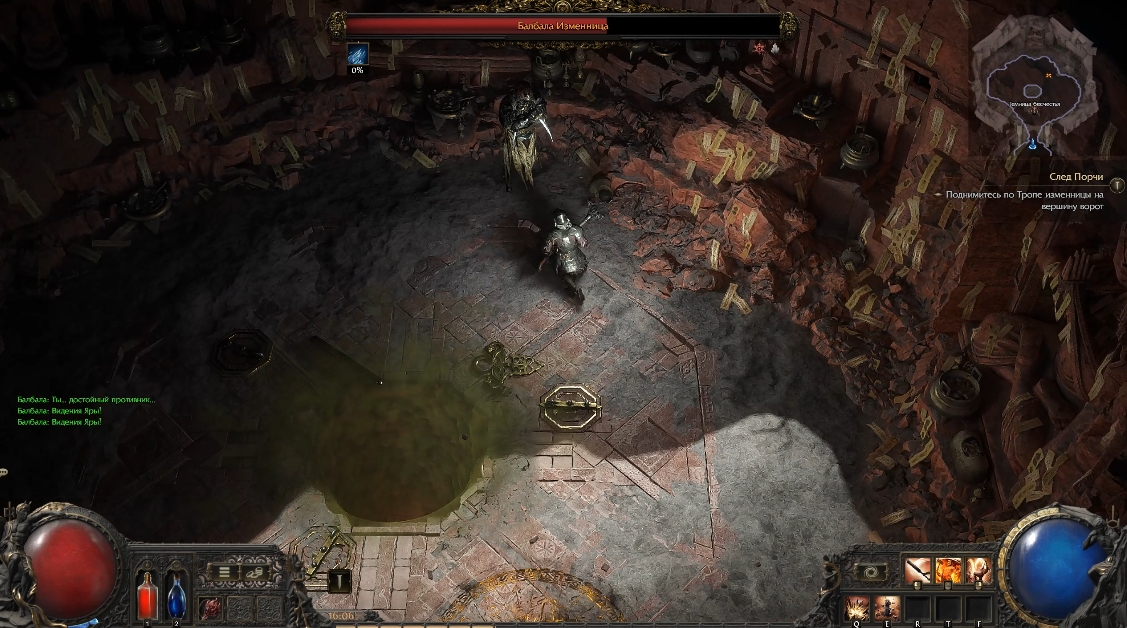Click the chat log message area

85,410
